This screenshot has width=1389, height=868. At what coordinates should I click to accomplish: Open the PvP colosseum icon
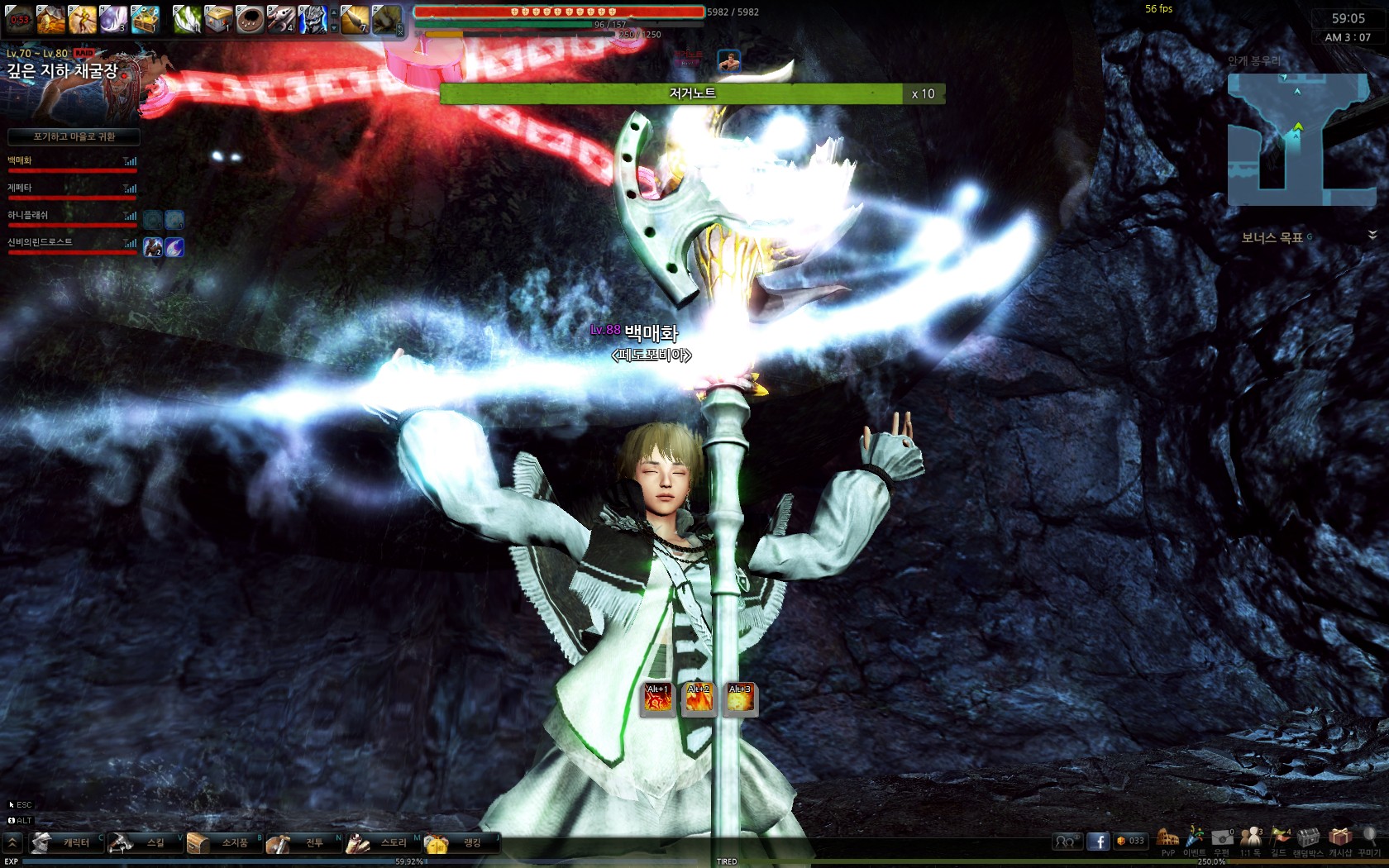click(1167, 838)
